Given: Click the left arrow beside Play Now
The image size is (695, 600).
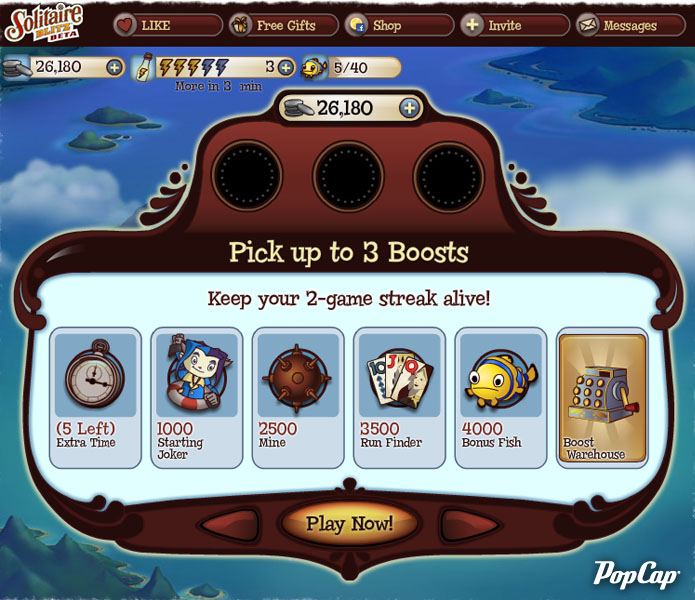Looking at the screenshot, I should (x=229, y=524).
